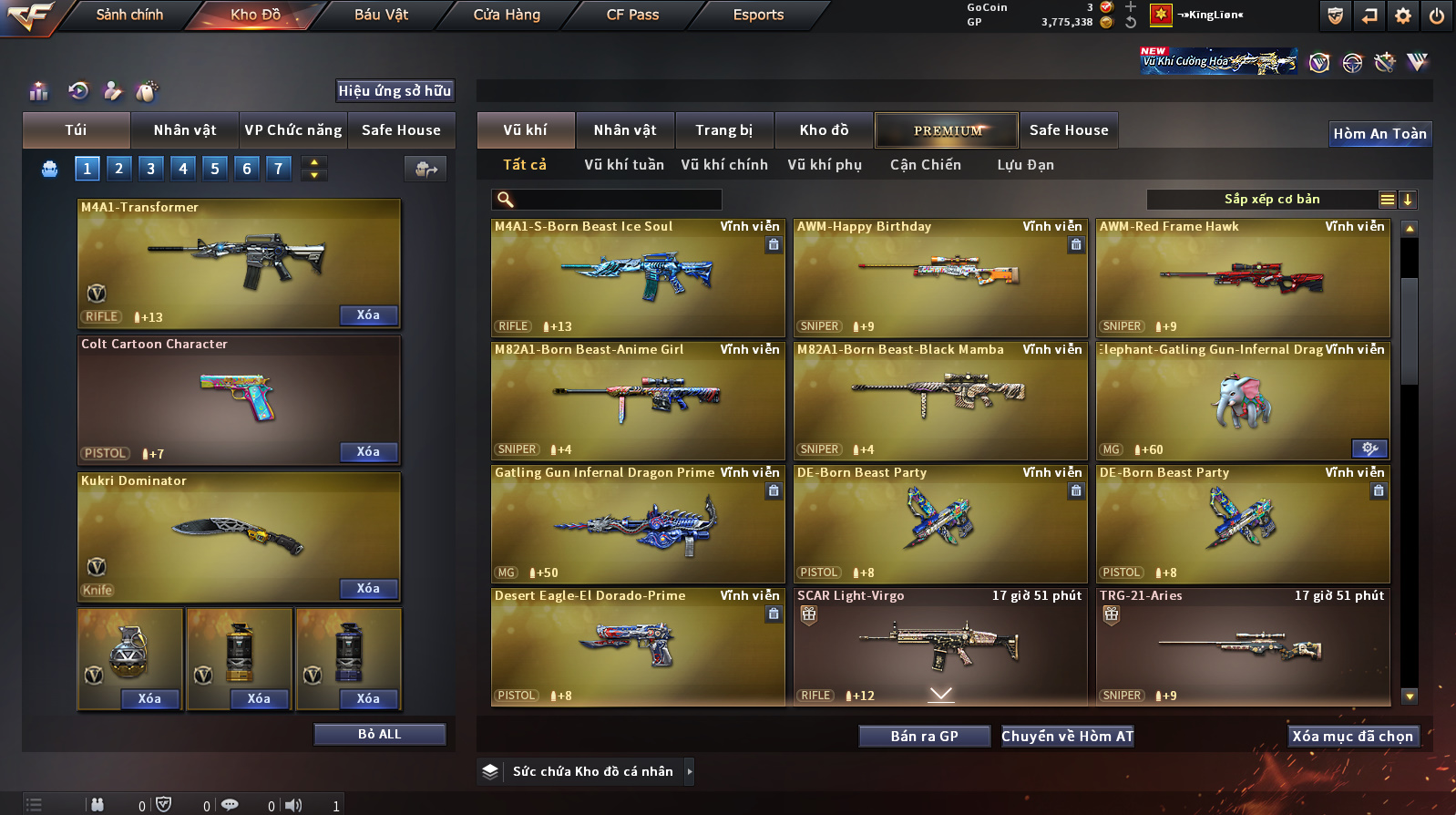
Task: Open Hòm An Toàn
Action: (1379, 134)
